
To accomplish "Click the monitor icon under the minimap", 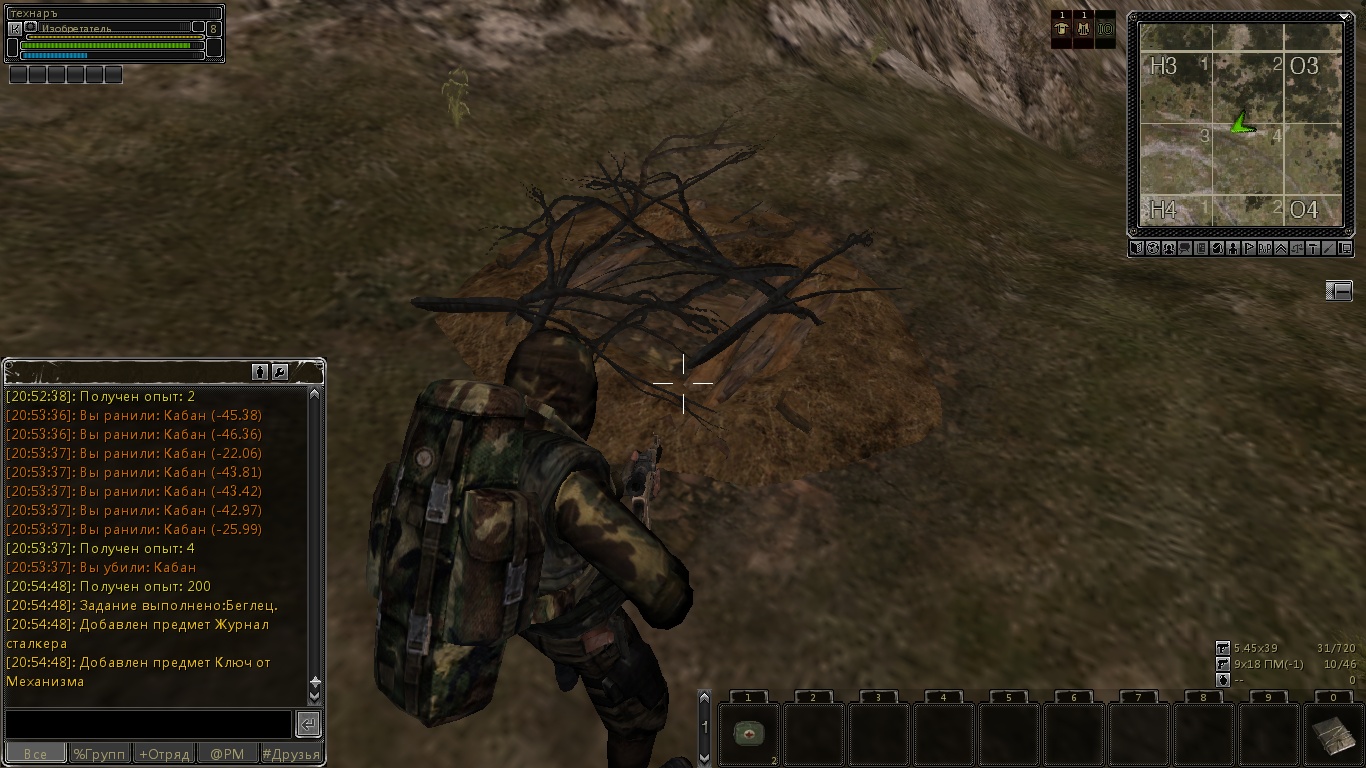I will tap(1345, 248).
